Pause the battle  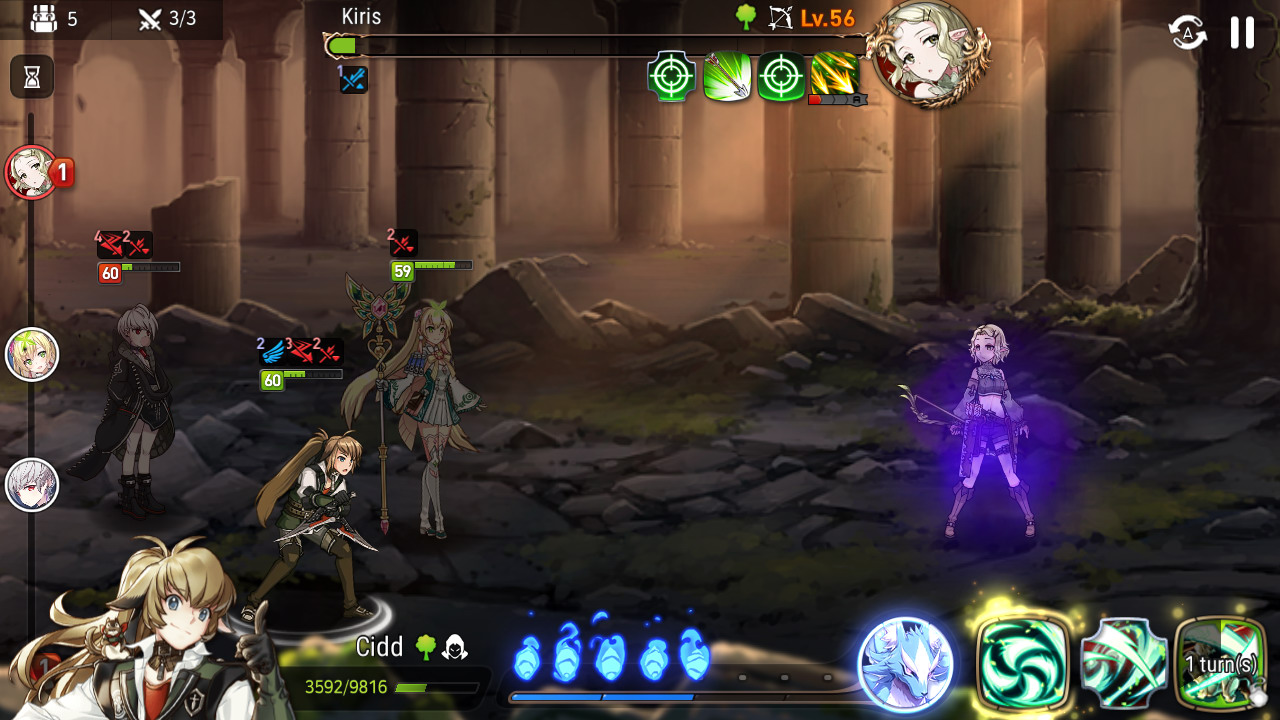[x=1242, y=33]
